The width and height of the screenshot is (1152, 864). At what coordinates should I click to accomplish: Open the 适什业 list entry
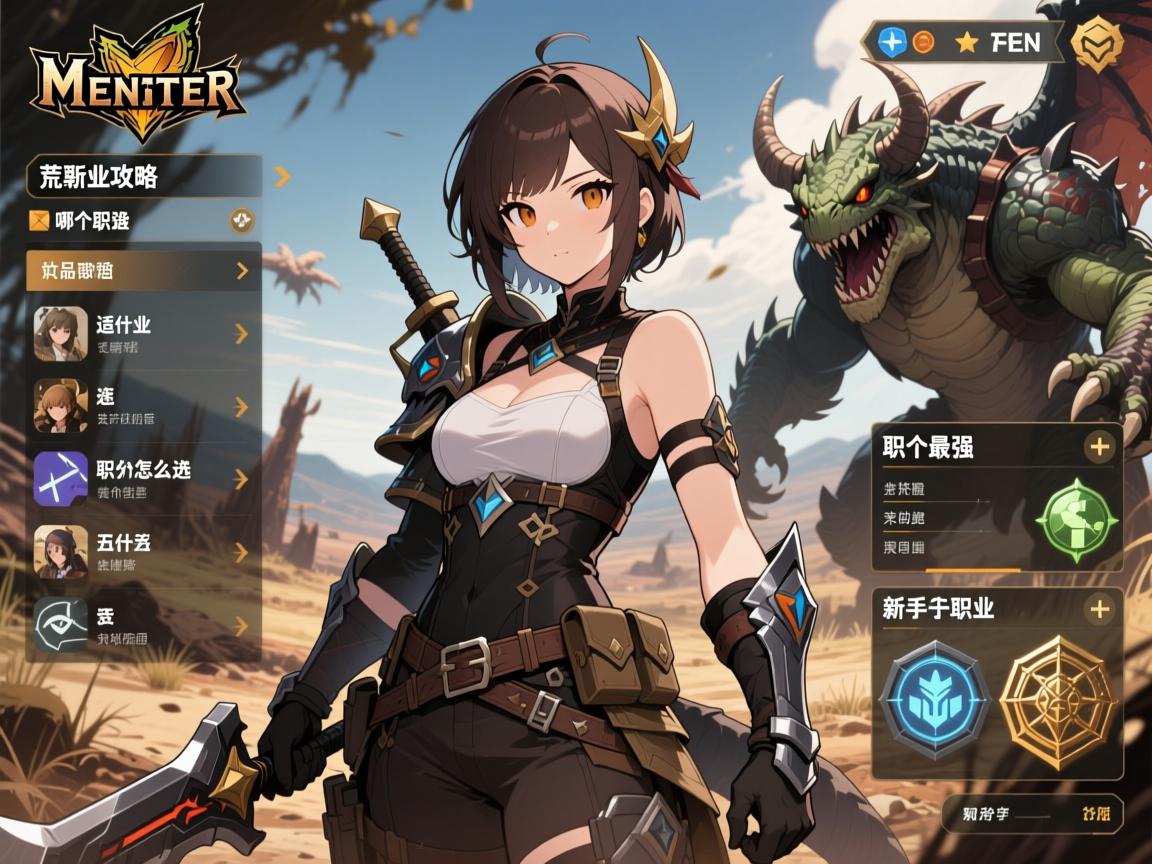point(144,333)
